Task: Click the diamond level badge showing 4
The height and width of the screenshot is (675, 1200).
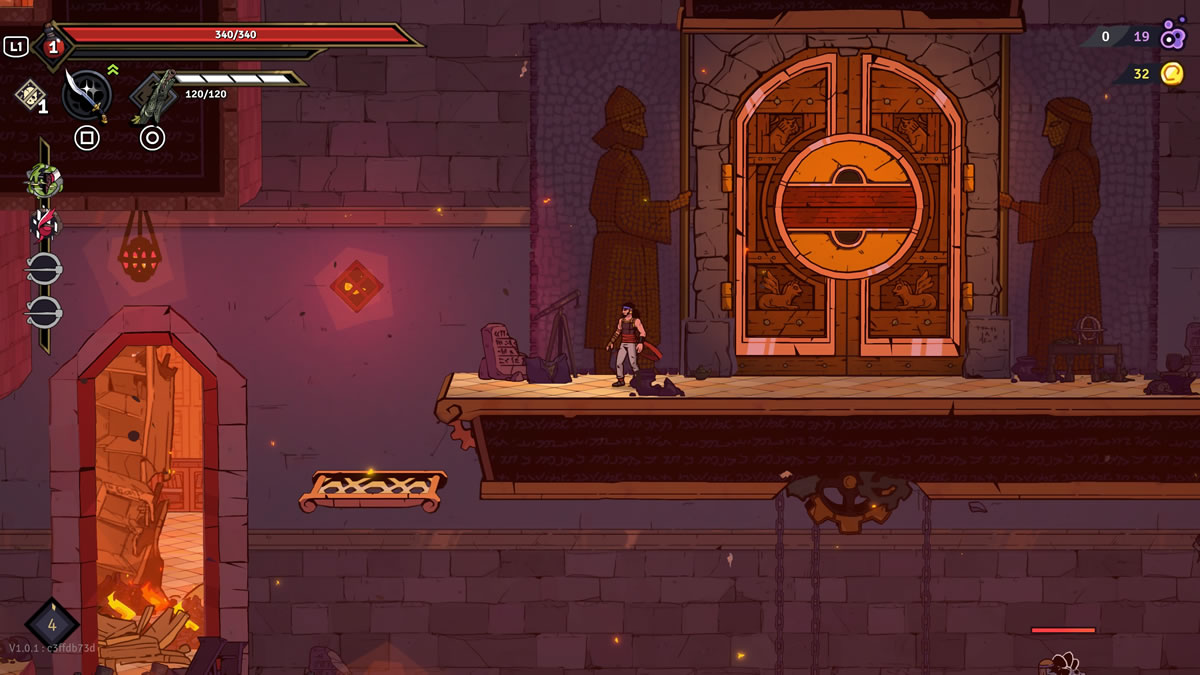Action: (52, 625)
